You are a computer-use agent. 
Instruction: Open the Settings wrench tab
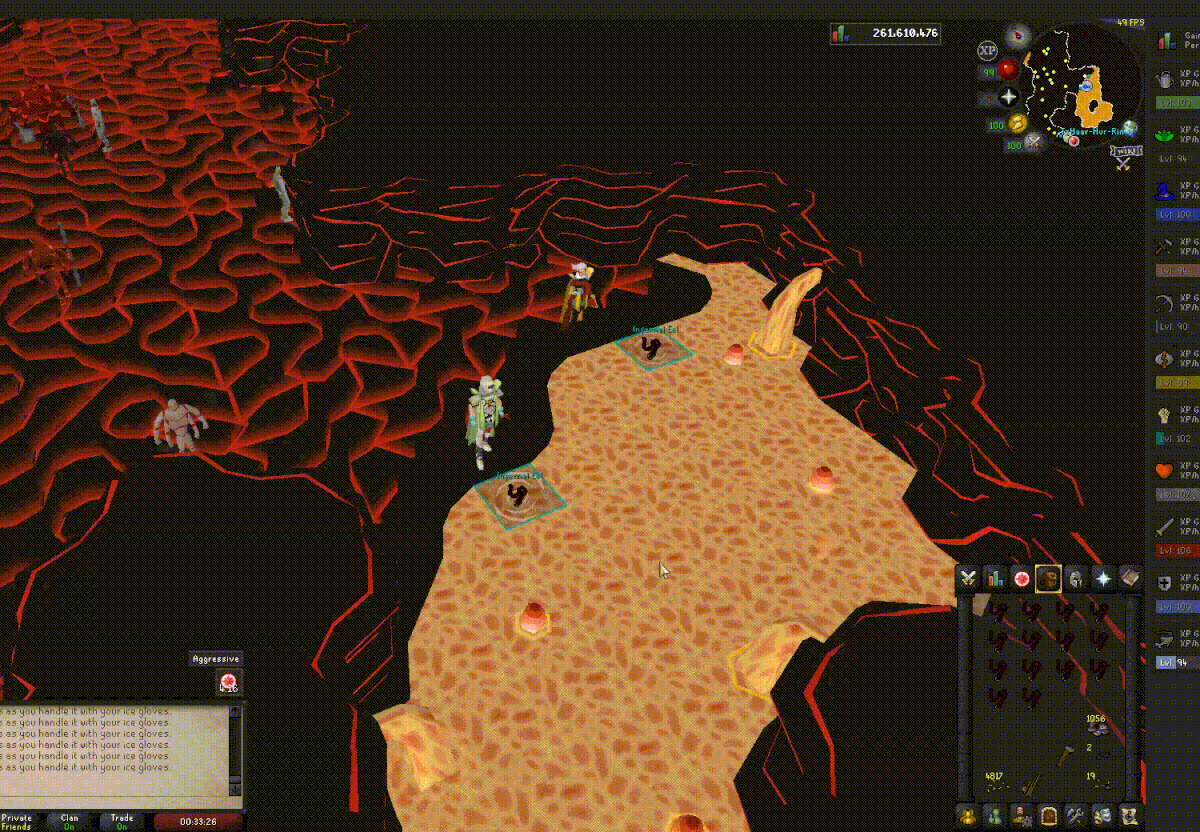click(x=1075, y=815)
